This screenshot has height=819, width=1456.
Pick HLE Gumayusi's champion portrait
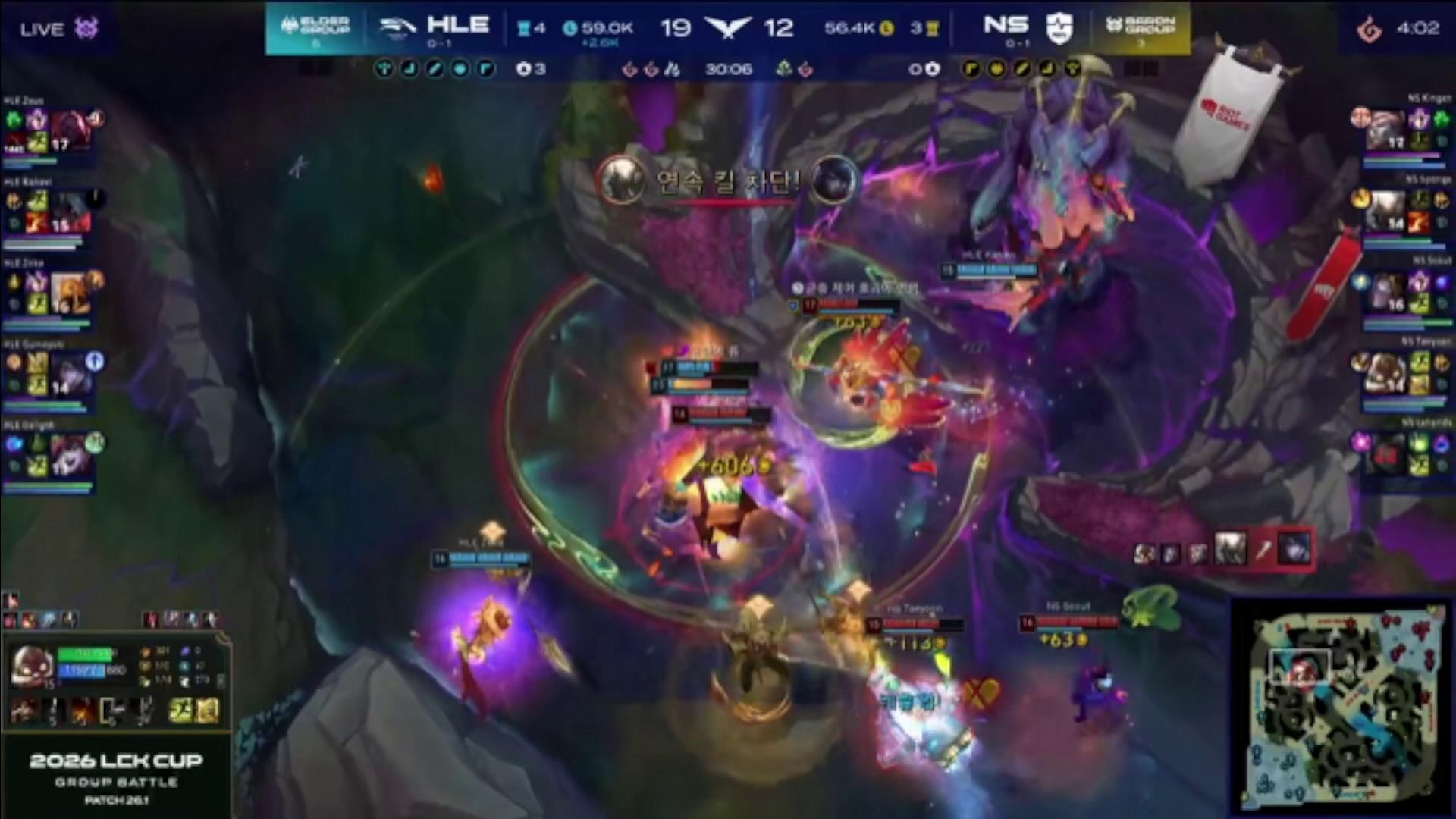click(x=71, y=374)
